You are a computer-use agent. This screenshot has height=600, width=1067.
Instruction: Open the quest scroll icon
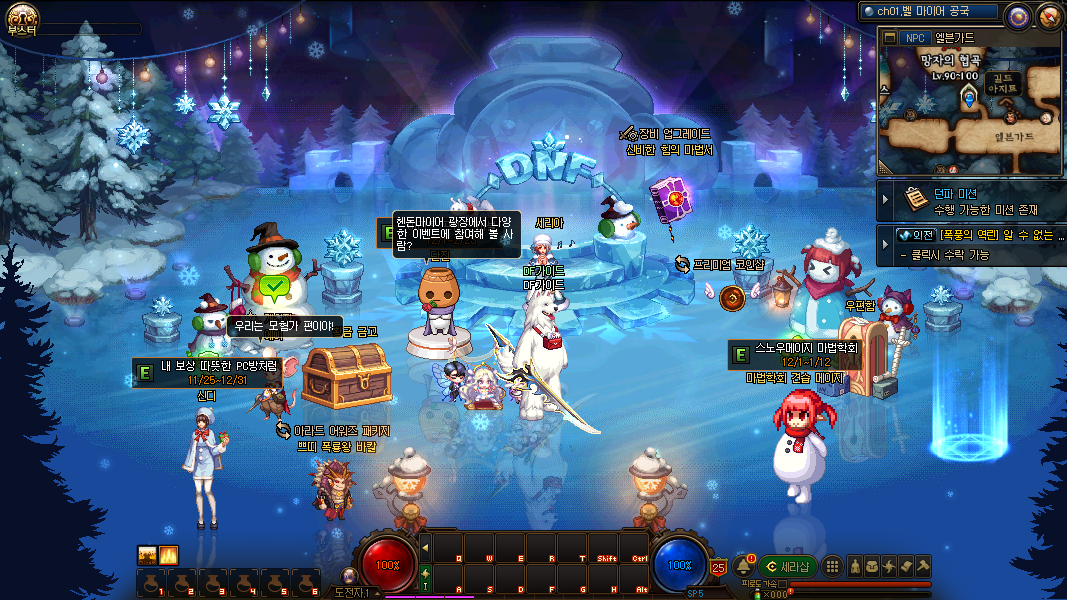click(x=906, y=566)
